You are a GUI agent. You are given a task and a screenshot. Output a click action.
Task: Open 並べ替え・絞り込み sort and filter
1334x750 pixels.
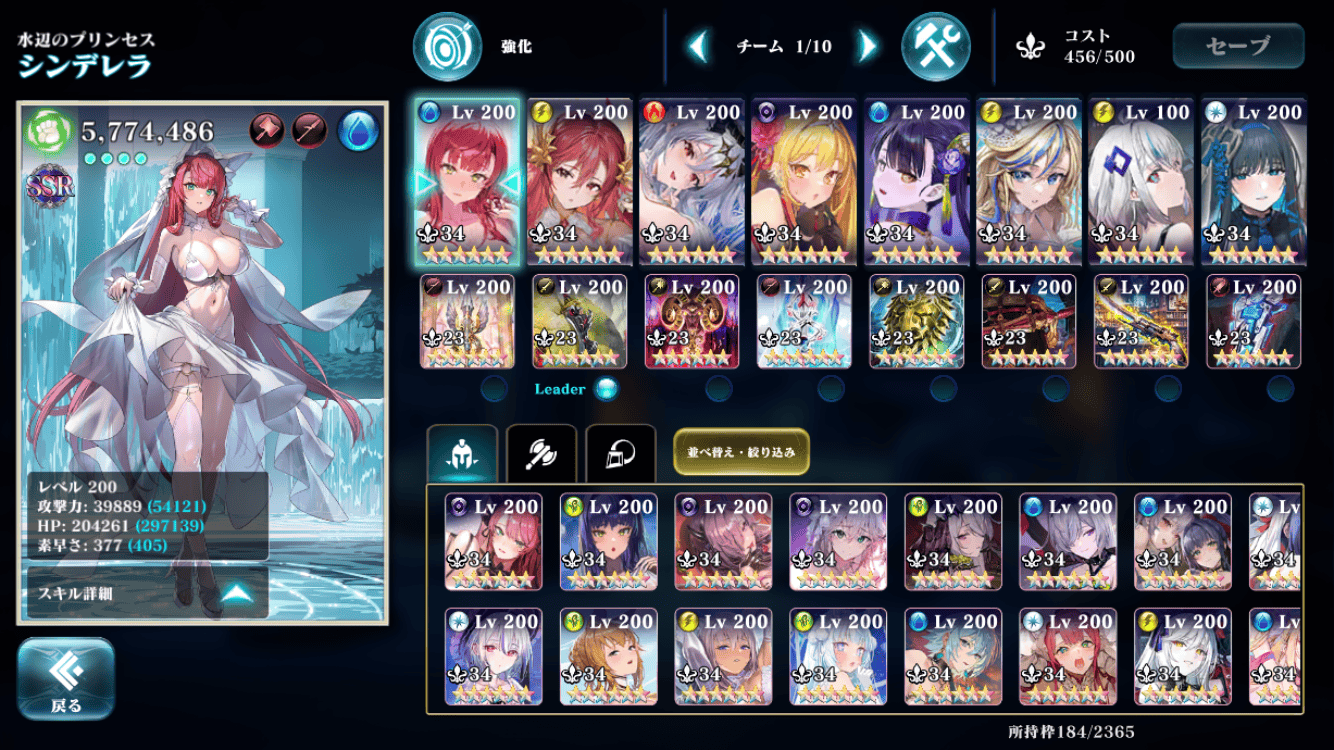tap(741, 451)
